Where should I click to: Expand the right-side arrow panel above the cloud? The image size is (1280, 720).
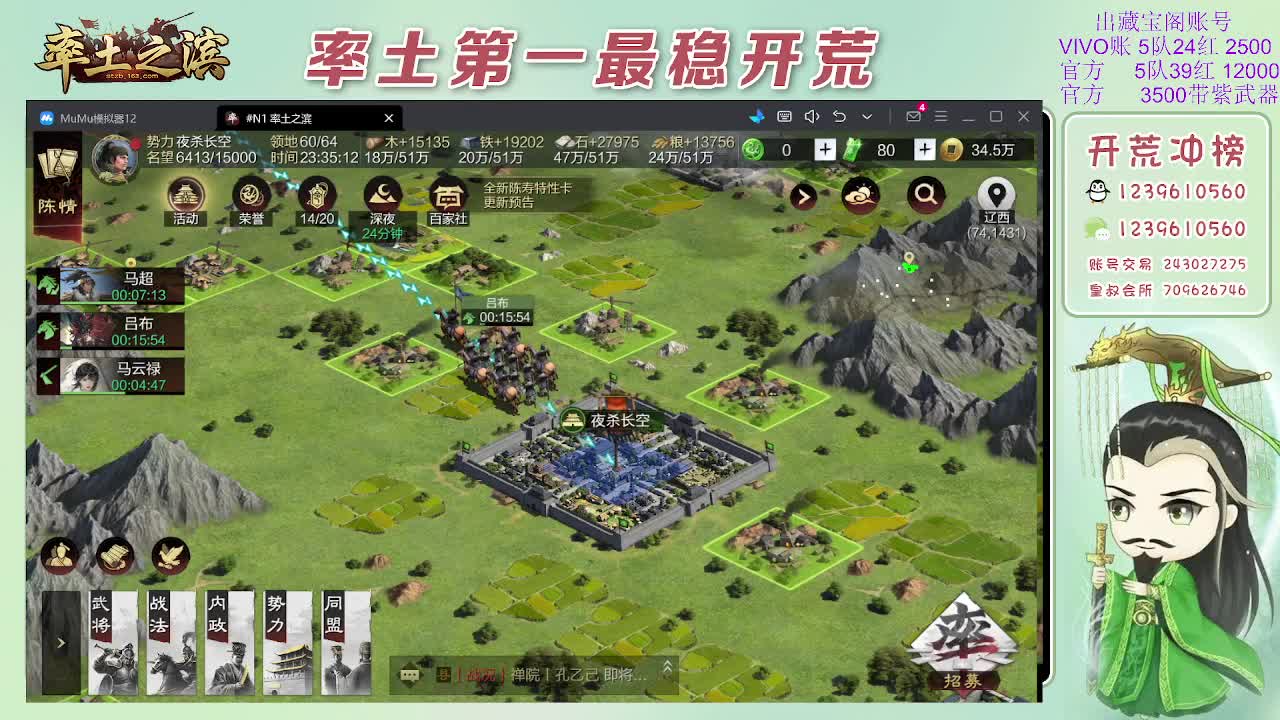[x=803, y=196]
